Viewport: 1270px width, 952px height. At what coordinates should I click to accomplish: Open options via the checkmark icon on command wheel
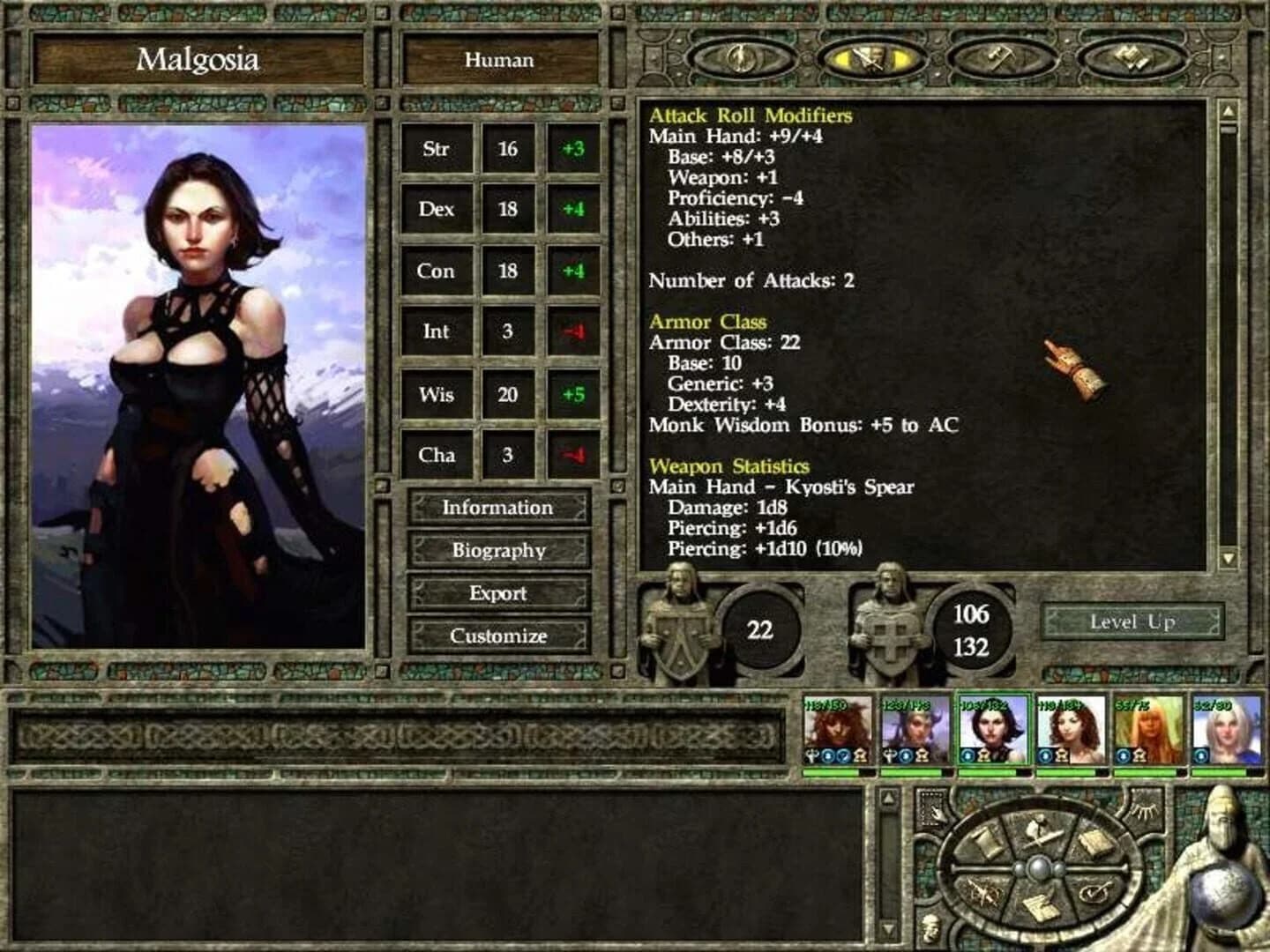click(x=1094, y=893)
